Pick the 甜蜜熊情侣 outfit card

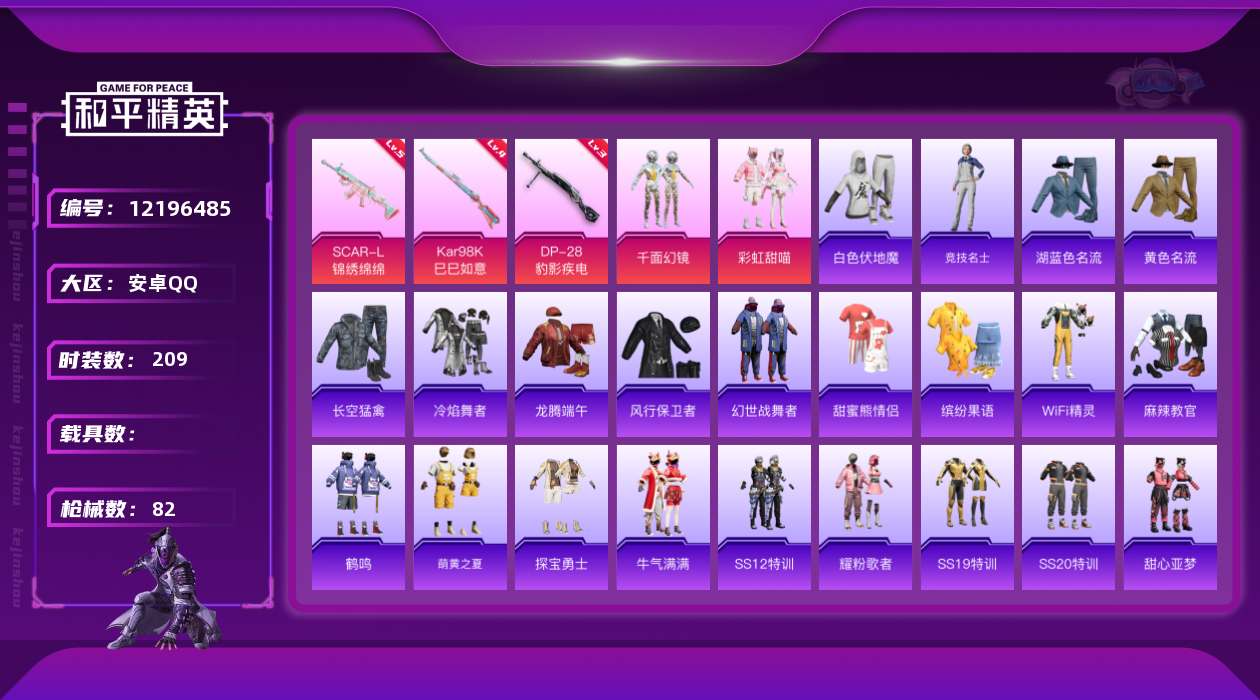[865, 364]
